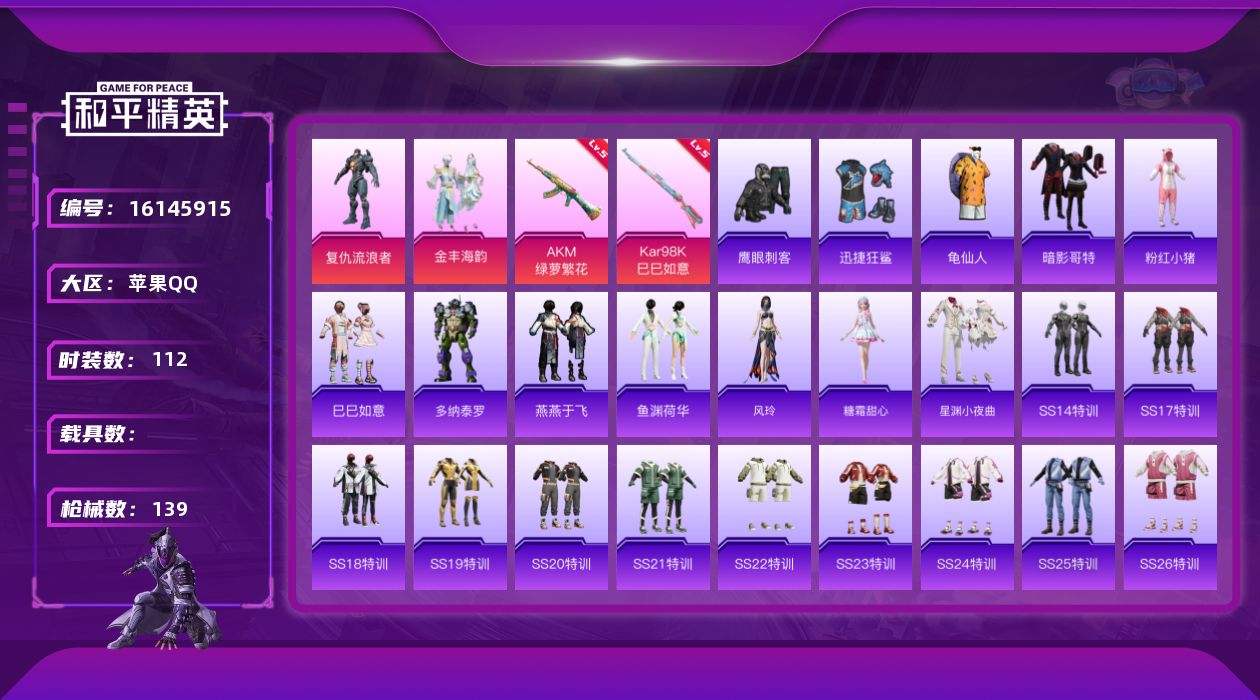Select the SS14特训 outfit tile
Screen dimensions: 1260x700
(x=1068, y=364)
